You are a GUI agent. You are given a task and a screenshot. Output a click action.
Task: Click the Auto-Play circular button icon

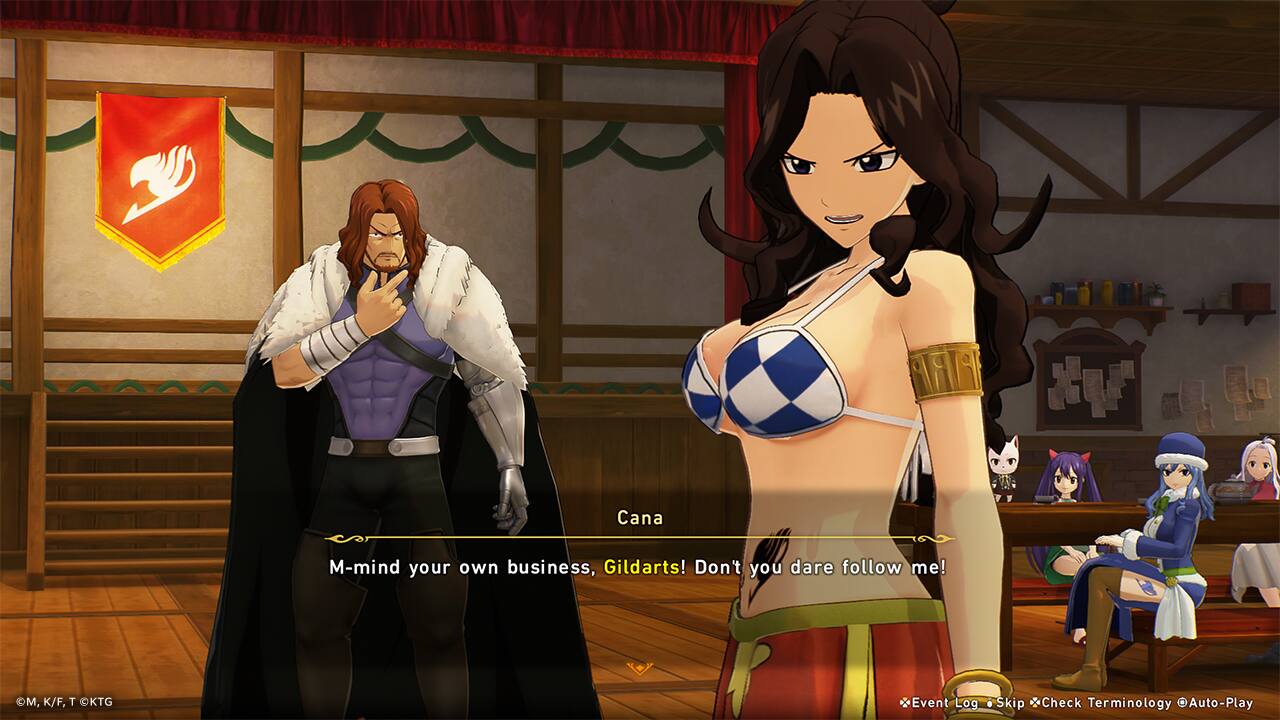click(x=1182, y=703)
